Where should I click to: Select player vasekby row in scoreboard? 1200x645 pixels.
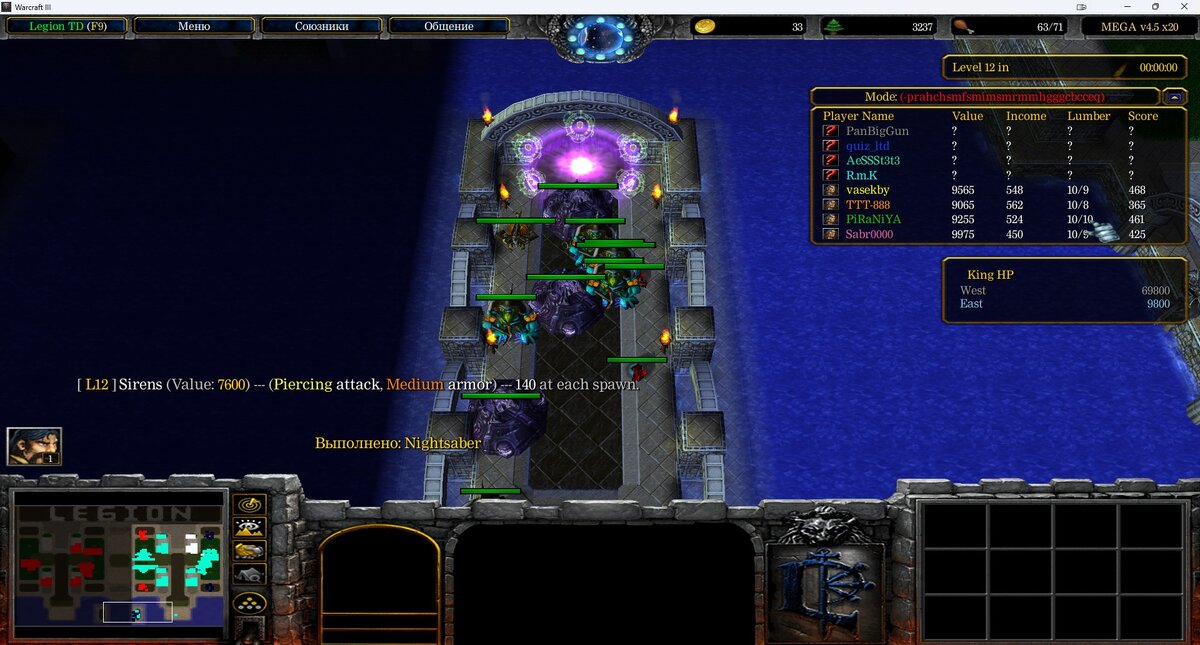867,190
